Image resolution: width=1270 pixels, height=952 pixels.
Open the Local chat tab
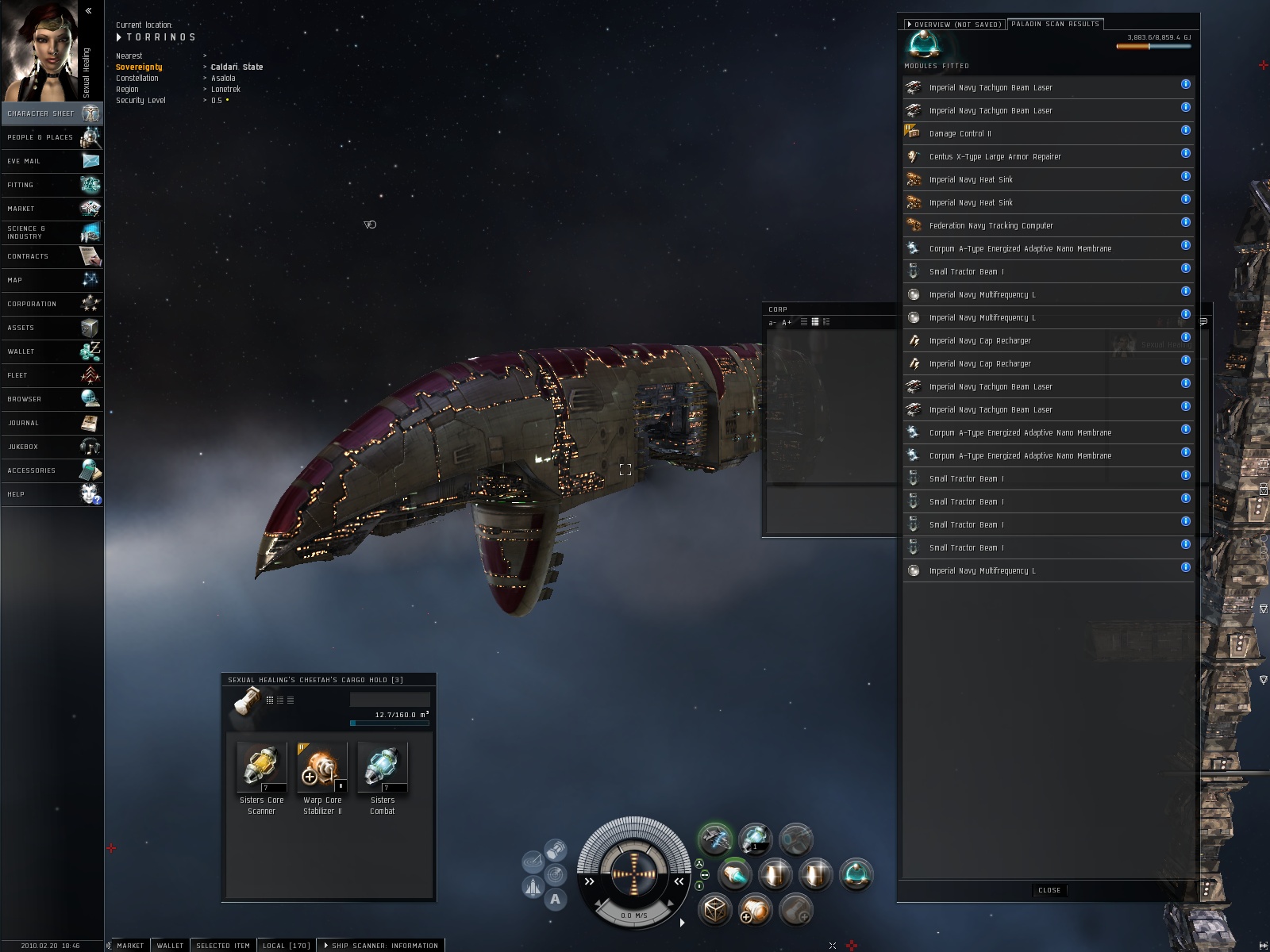pyautogui.click(x=287, y=946)
